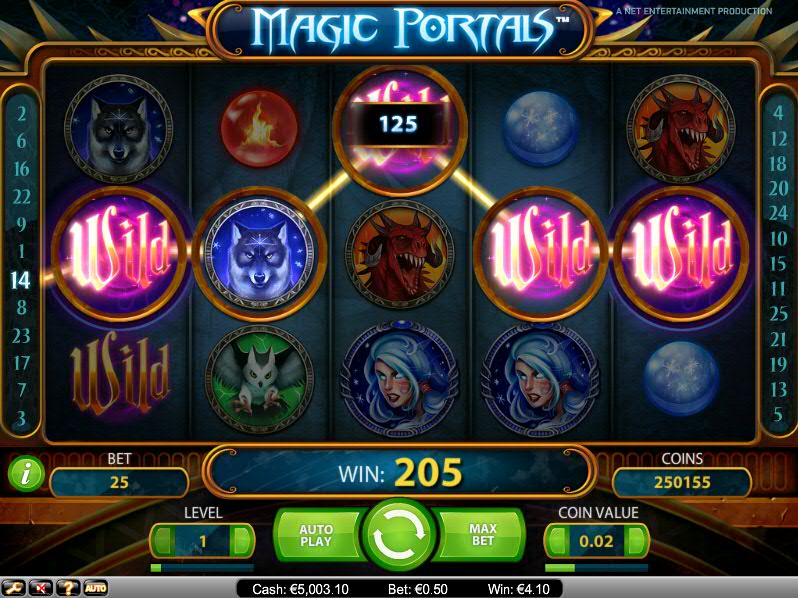Raise the Coin Value
The width and height of the screenshot is (798, 598).
point(636,541)
